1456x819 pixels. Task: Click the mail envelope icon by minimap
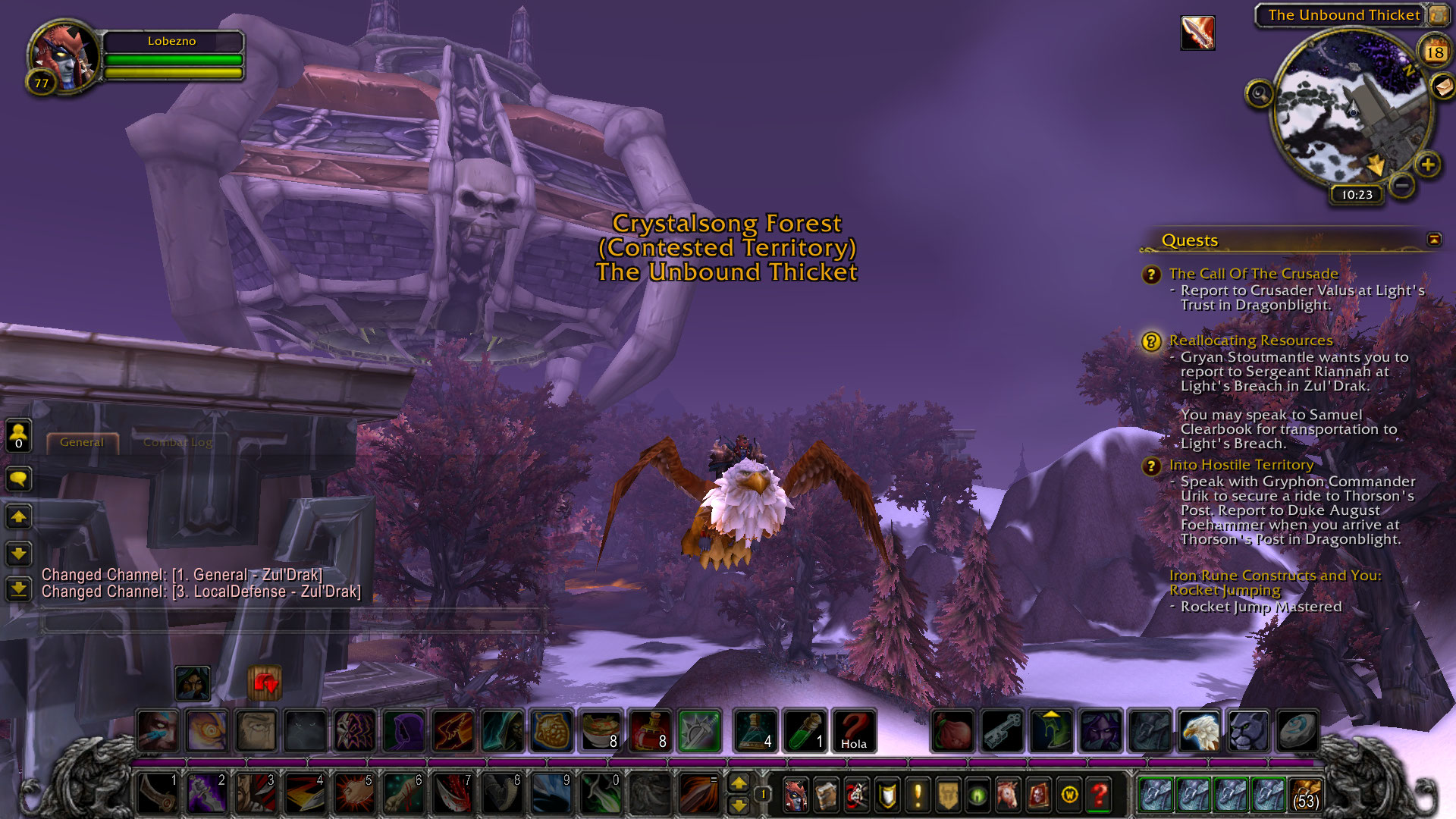coord(1442,86)
